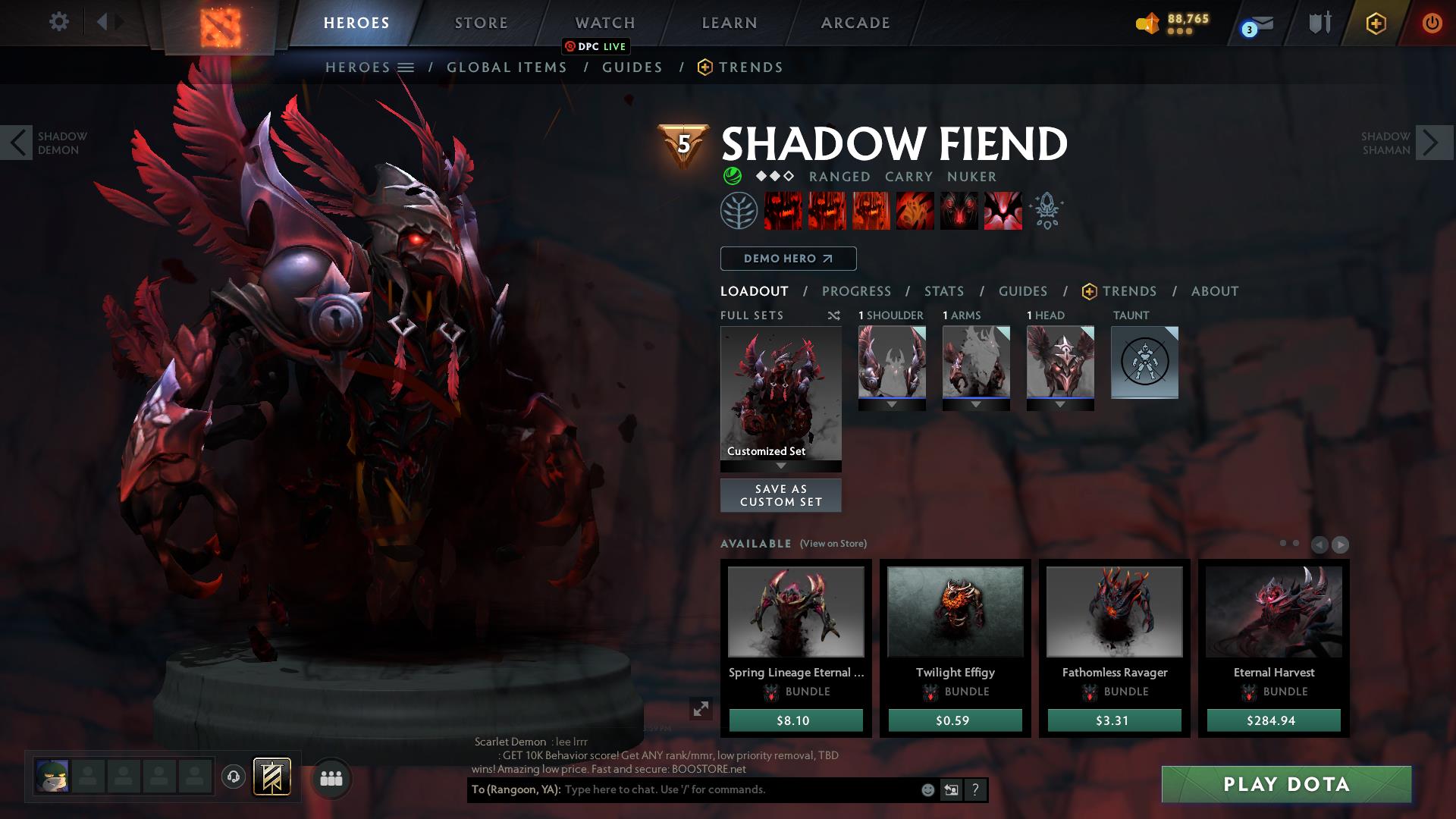The height and width of the screenshot is (819, 1456).
Task: Click the emoticon smiley in the chat bar
Action: tap(927, 790)
